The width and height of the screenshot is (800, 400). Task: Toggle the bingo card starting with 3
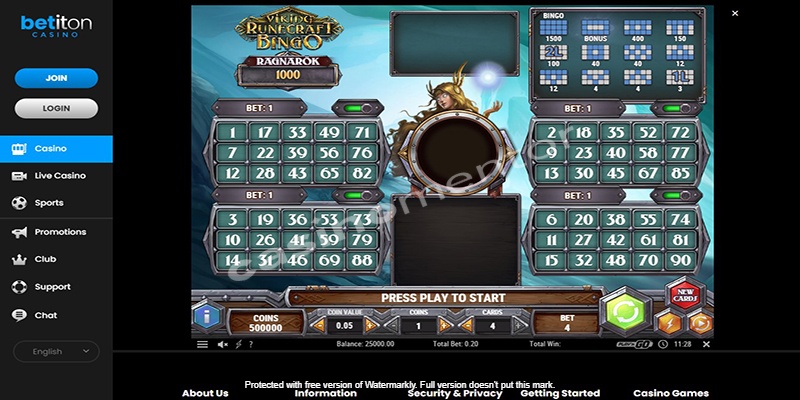tap(359, 195)
